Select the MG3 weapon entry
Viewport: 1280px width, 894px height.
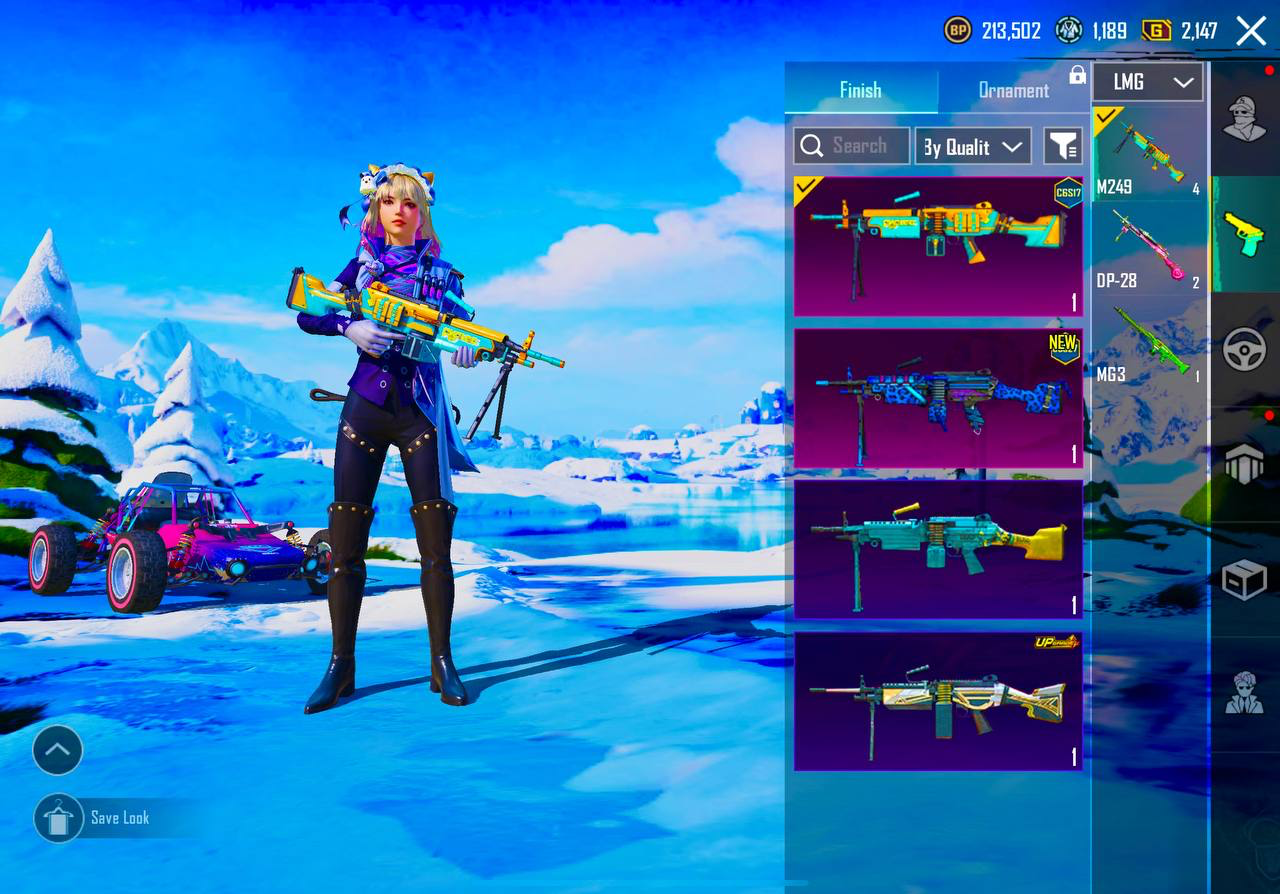pos(1148,343)
